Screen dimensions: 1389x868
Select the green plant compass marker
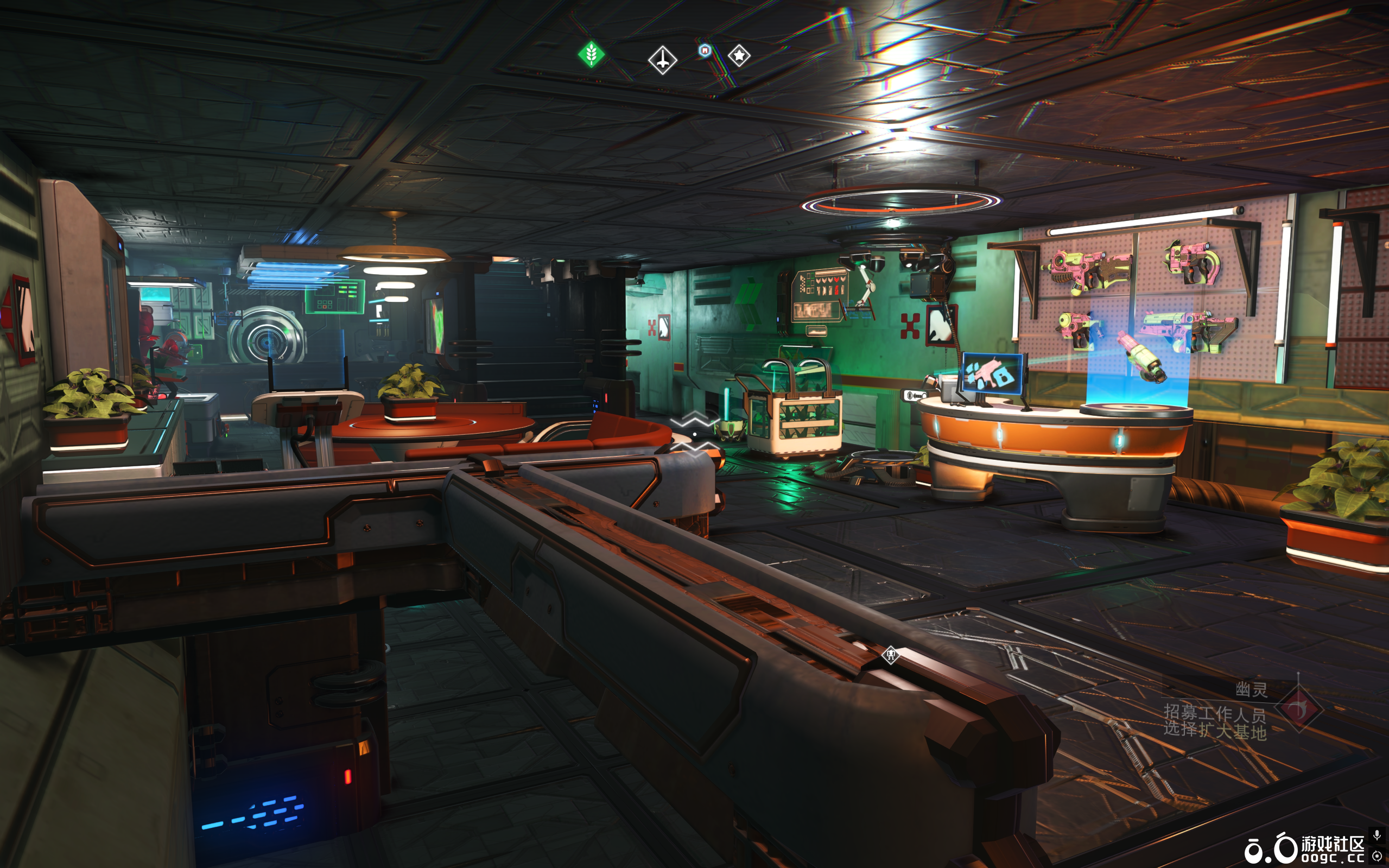pyautogui.click(x=591, y=54)
